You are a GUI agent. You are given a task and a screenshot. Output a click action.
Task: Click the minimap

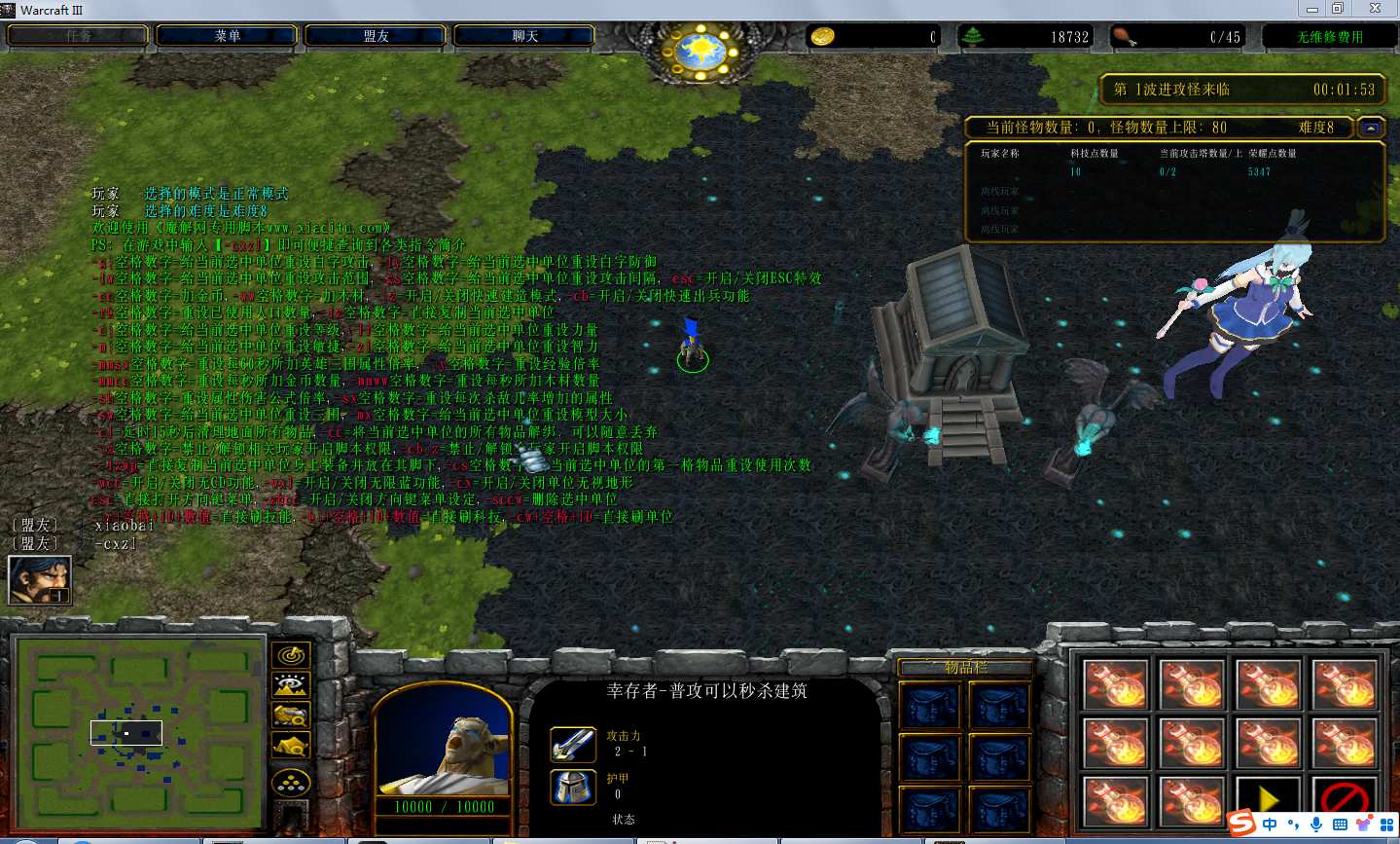138,731
